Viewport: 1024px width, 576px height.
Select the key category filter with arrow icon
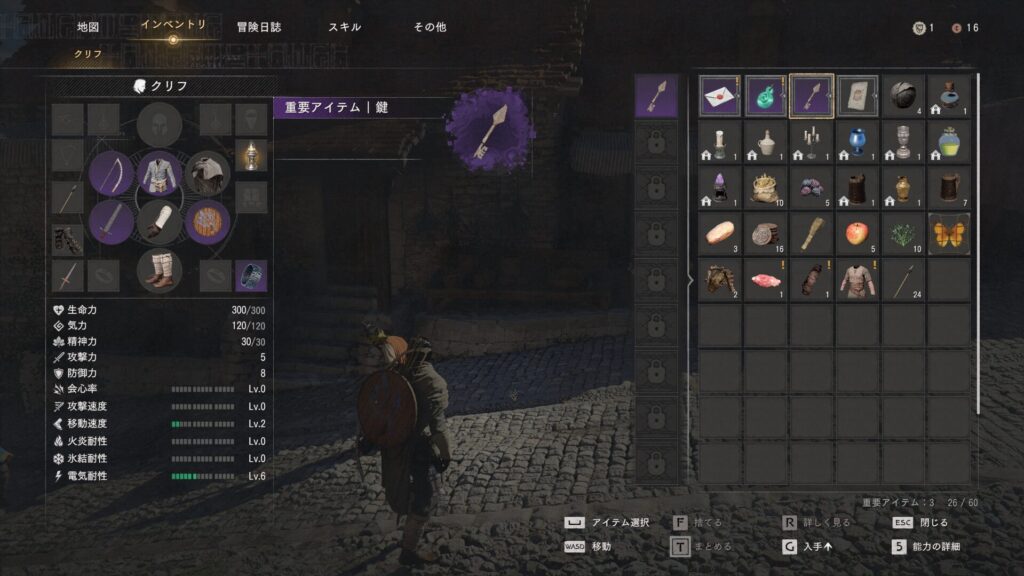pyautogui.click(x=657, y=96)
